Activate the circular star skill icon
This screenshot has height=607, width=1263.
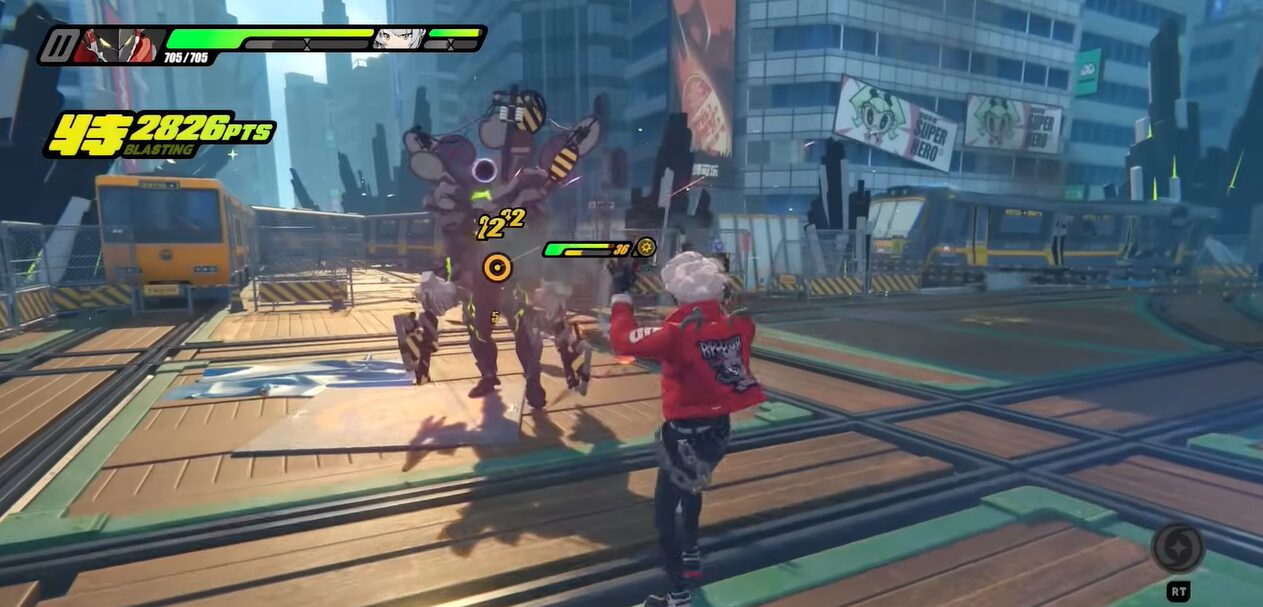1177,548
